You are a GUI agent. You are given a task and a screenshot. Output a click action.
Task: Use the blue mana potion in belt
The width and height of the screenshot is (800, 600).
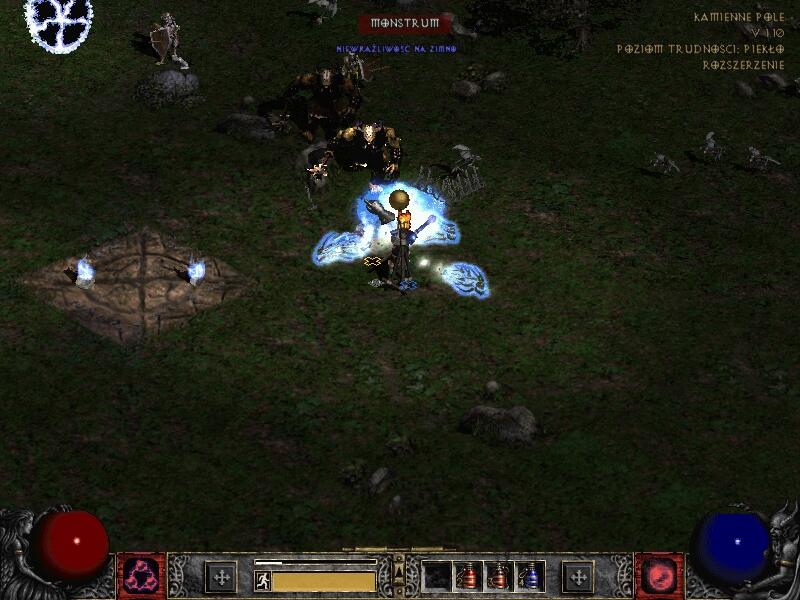click(x=530, y=576)
